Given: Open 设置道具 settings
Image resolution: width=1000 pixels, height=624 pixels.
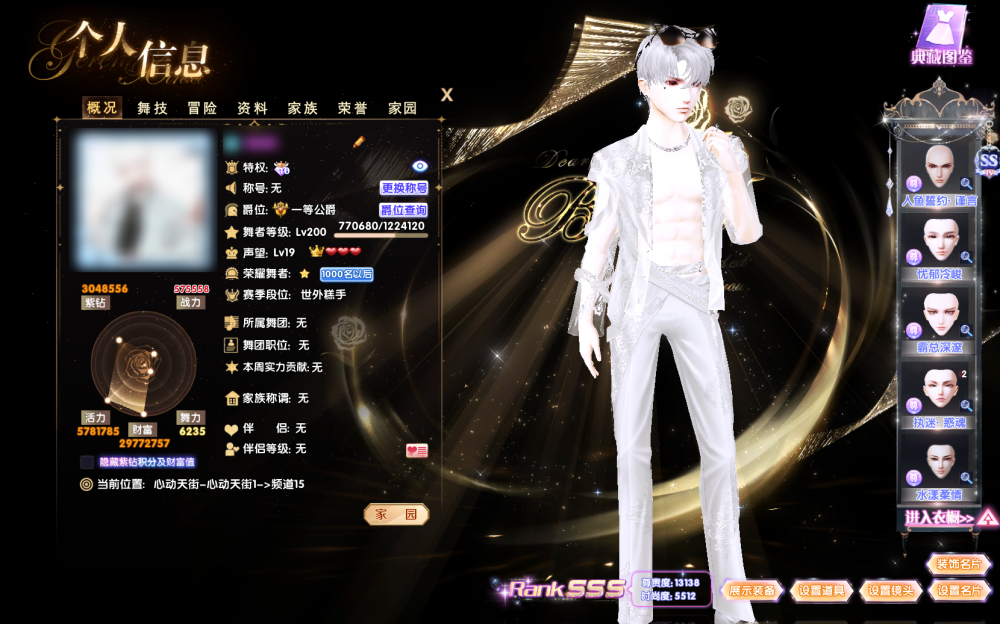Looking at the screenshot, I should [x=822, y=591].
